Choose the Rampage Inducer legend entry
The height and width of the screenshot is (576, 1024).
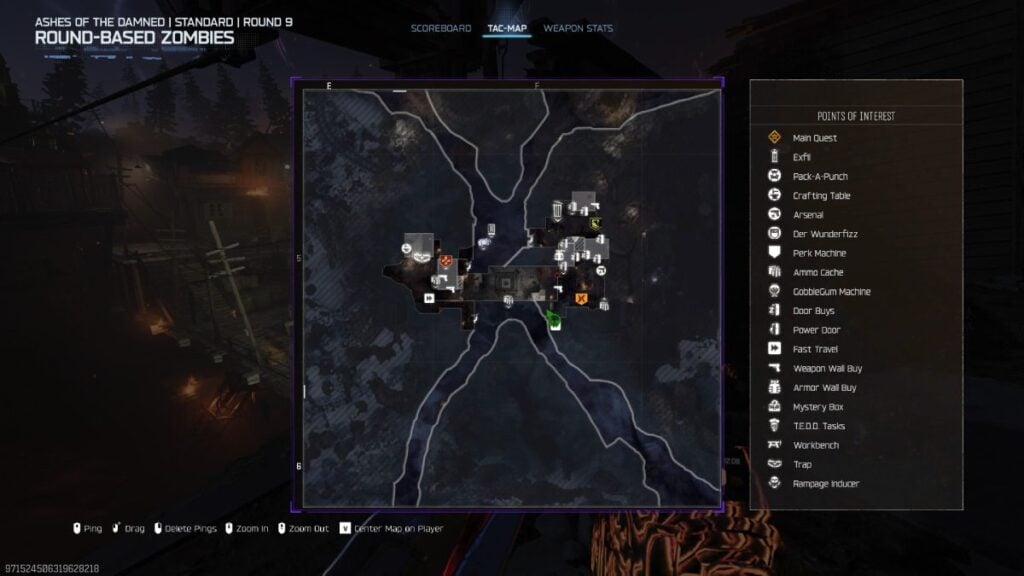[x=825, y=484]
